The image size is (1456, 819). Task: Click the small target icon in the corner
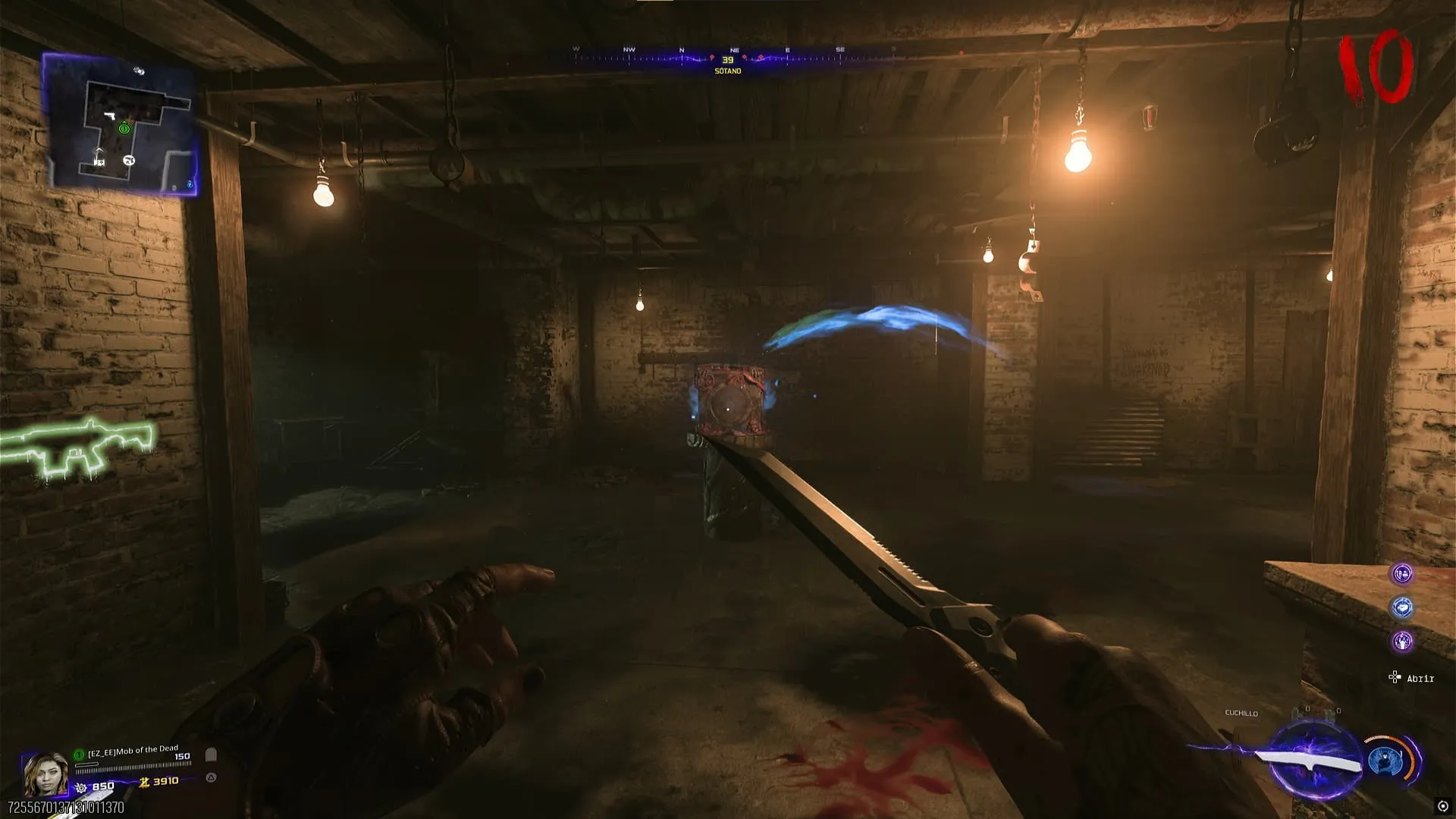click(x=1442, y=806)
